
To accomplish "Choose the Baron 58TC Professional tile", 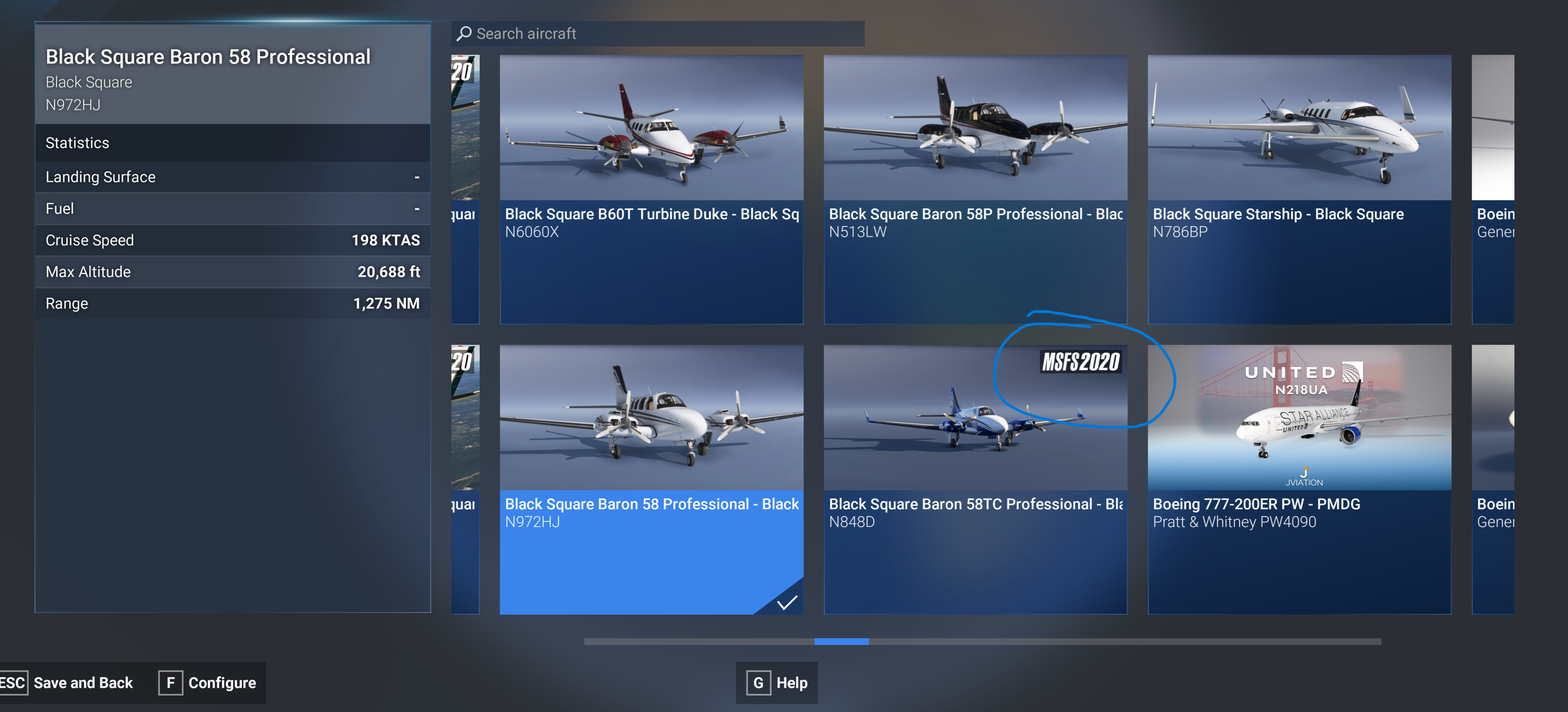I will [975, 479].
